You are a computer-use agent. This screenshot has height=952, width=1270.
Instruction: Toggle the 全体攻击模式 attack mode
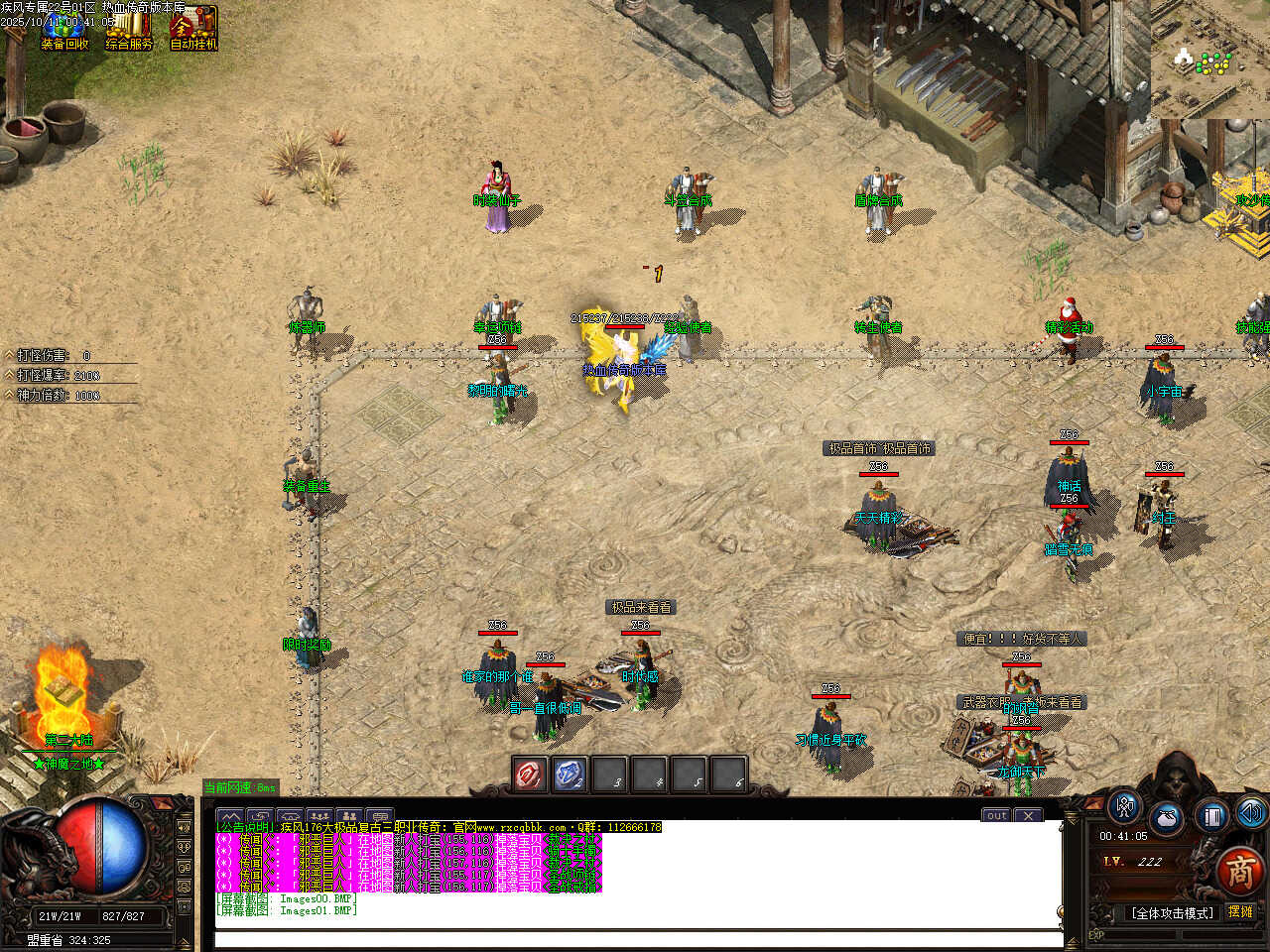click(x=1172, y=913)
